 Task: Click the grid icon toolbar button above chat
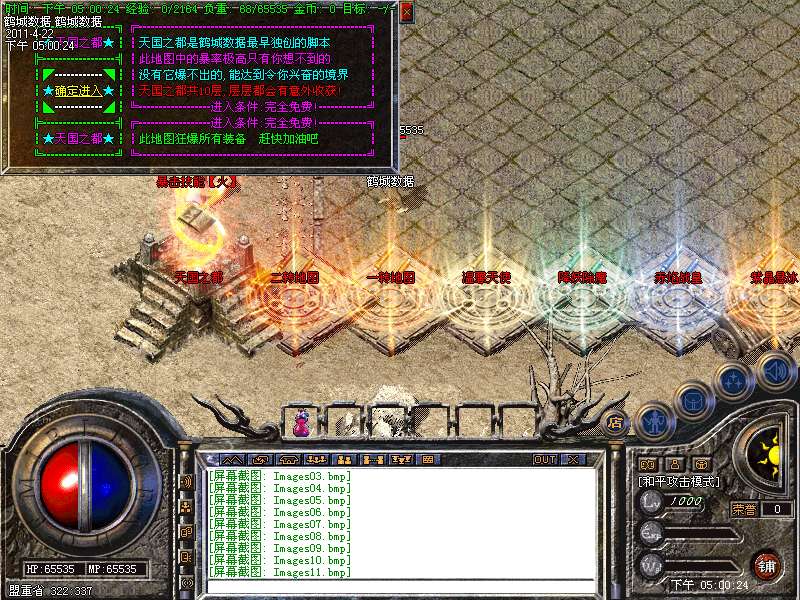coord(427,460)
